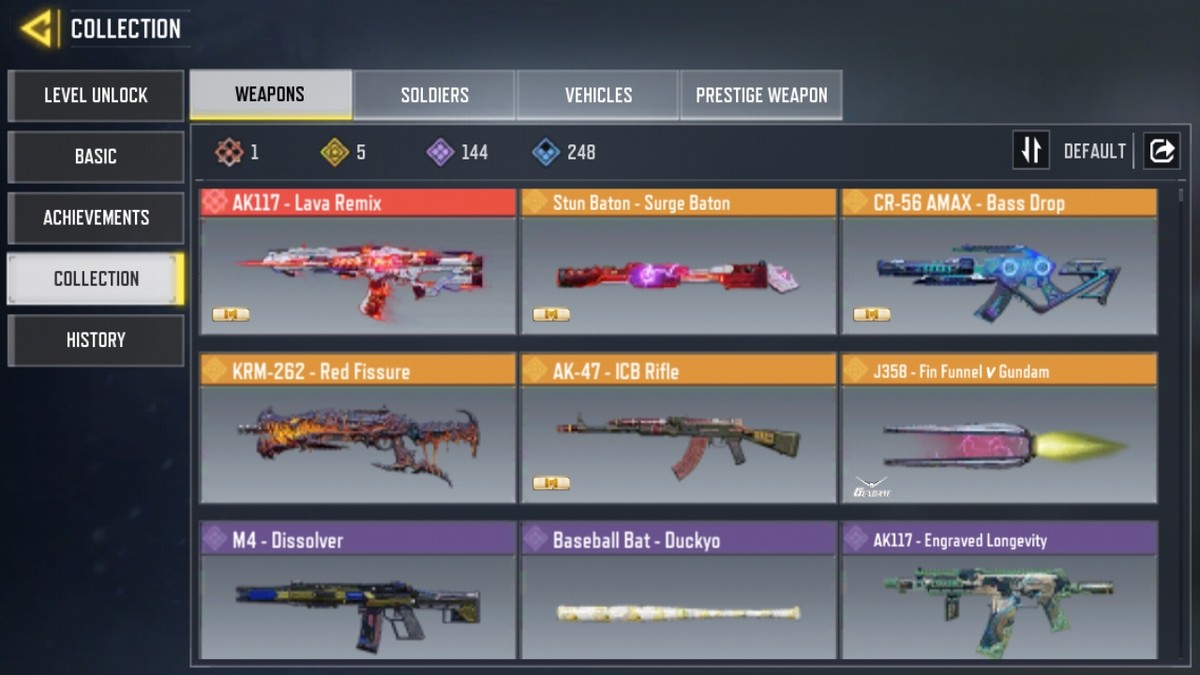Screen dimensions: 1200x675
Task: Open the Prestige Weapon tab
Action: [x=761, y=96]
